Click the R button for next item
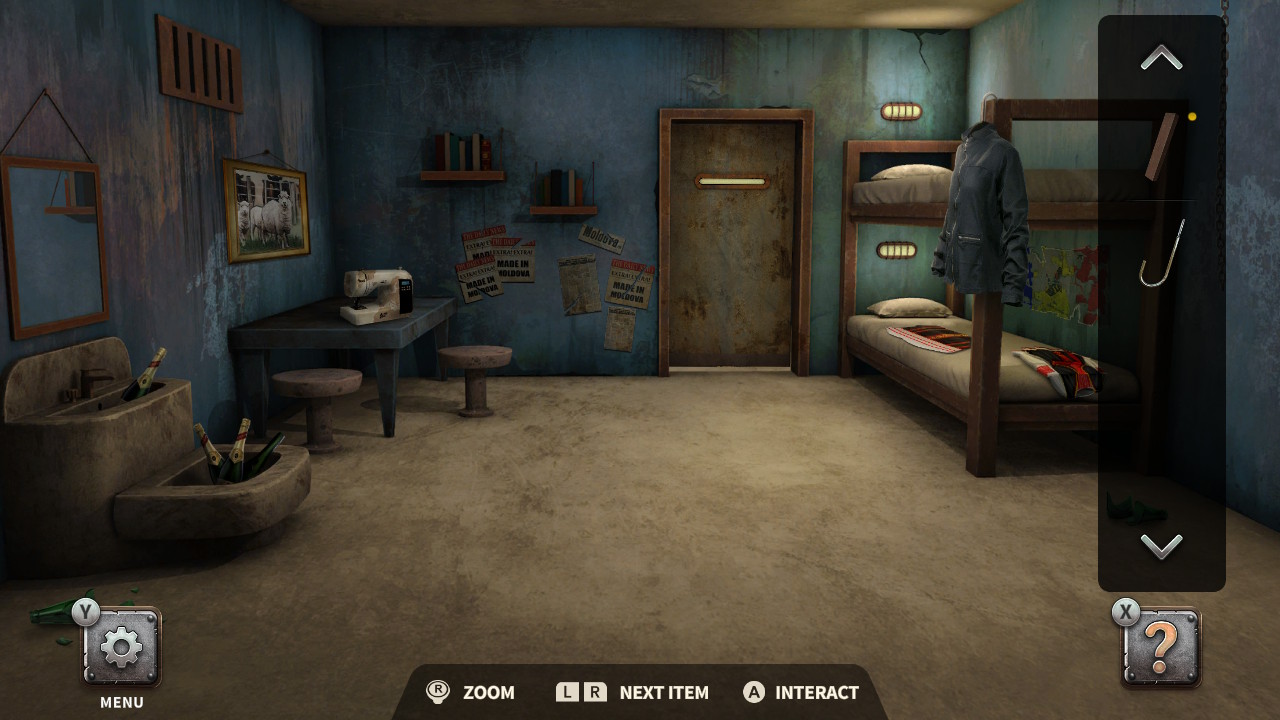The image size is (1280, 720). click(597, 692)
